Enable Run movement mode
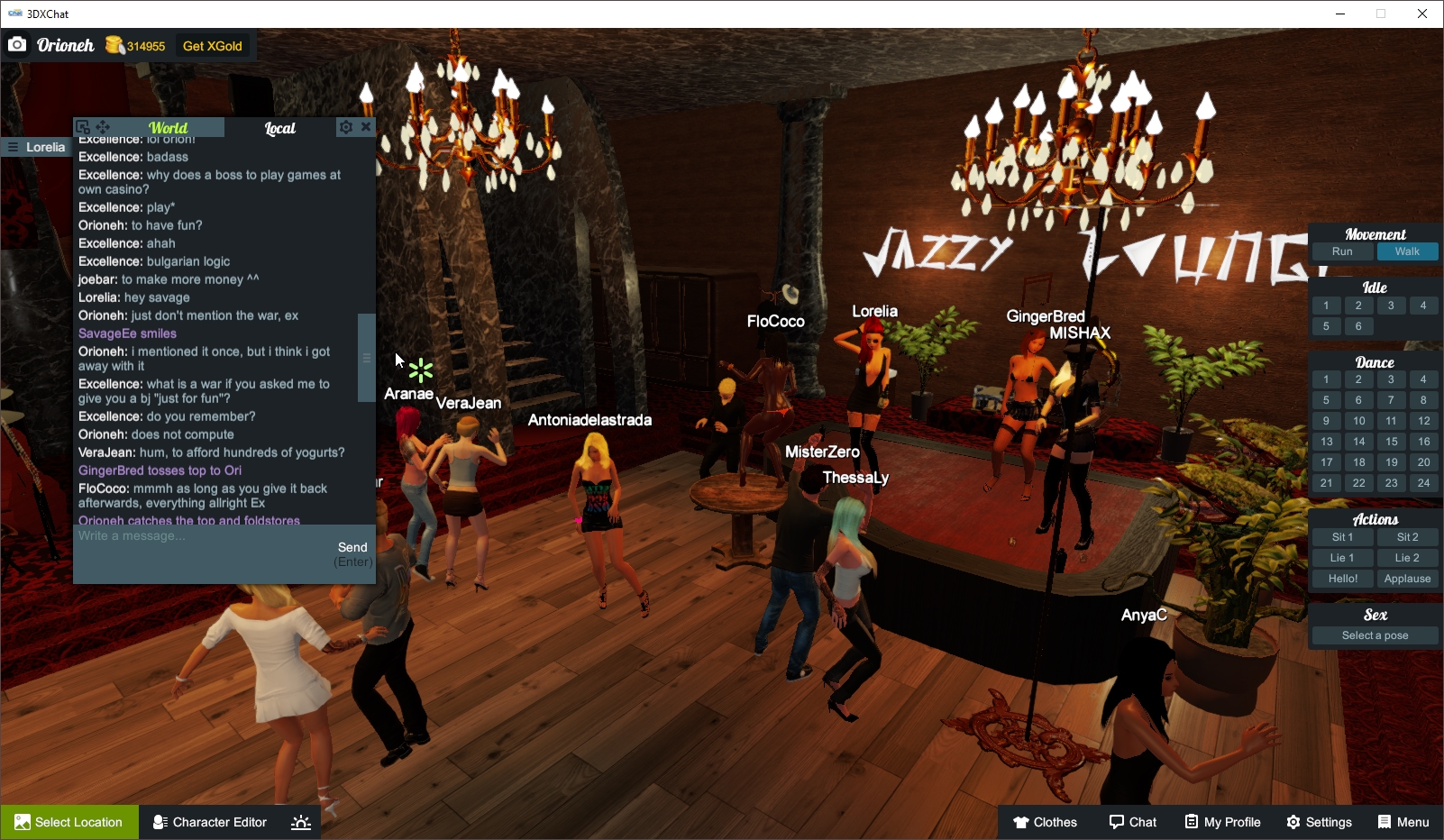The image size is (1444, 840). click(1342, 251)
